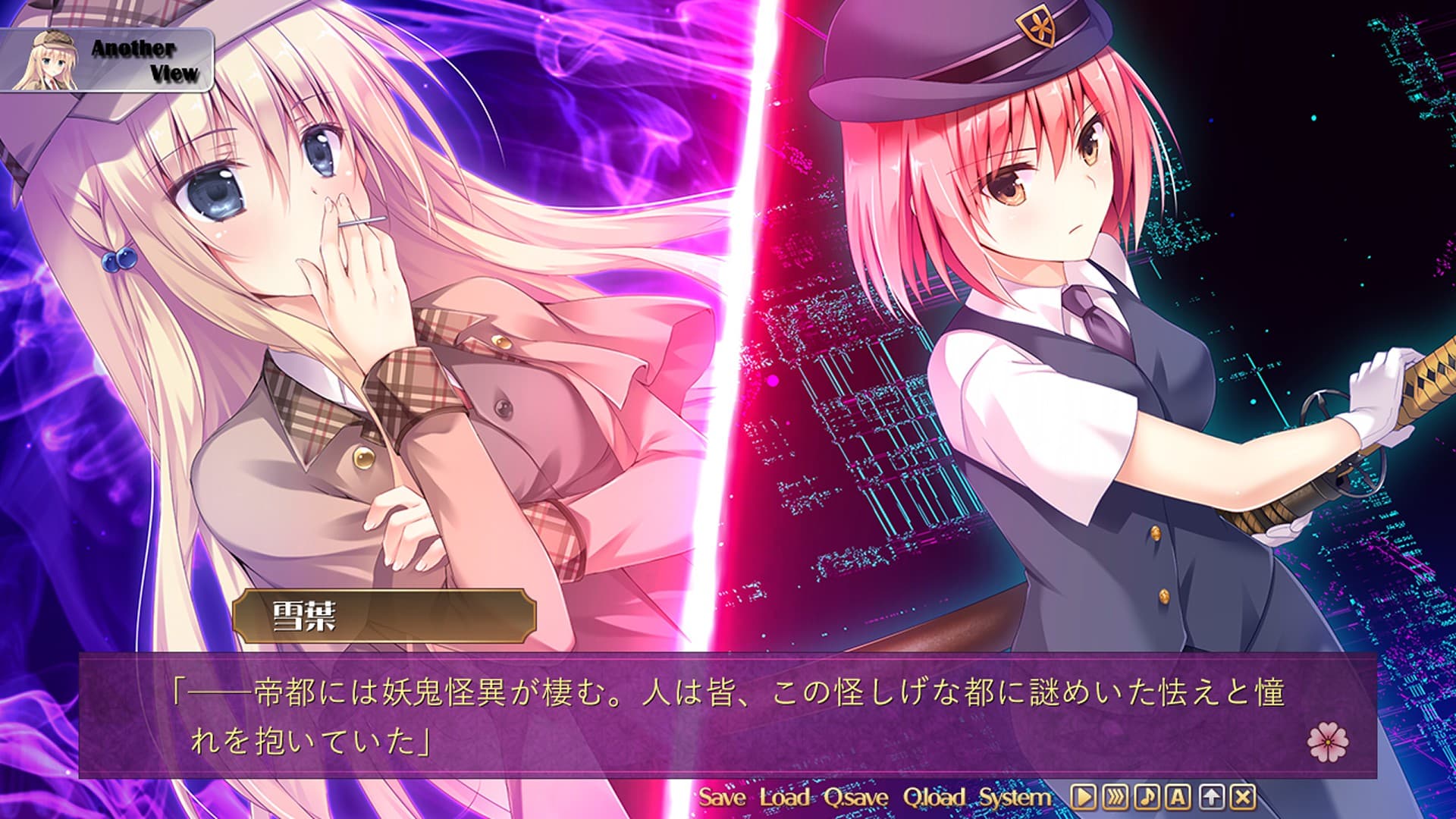
Task: Start auto-play with the play arrow icon
Action: coord(1083,797)
